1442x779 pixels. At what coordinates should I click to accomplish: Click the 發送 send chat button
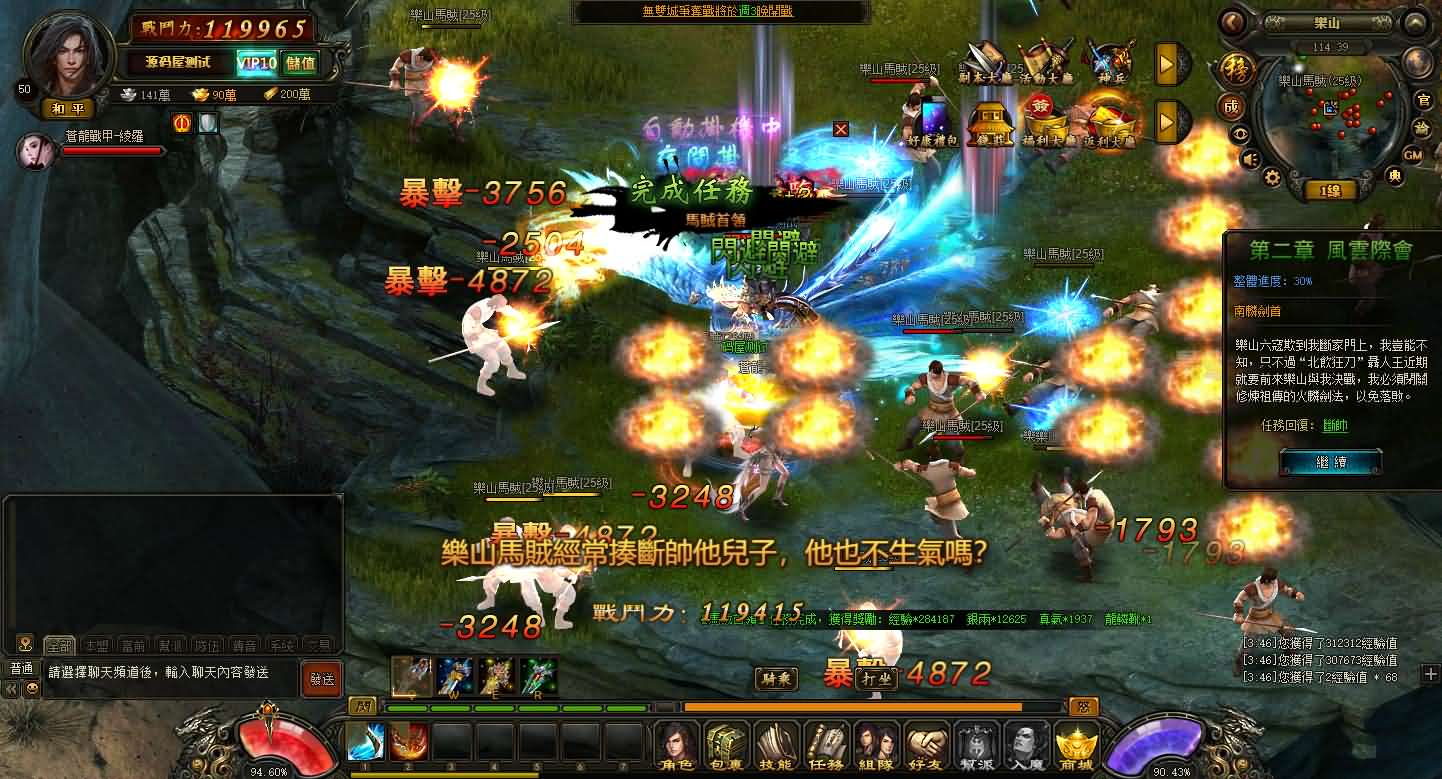tap(322, 678)
